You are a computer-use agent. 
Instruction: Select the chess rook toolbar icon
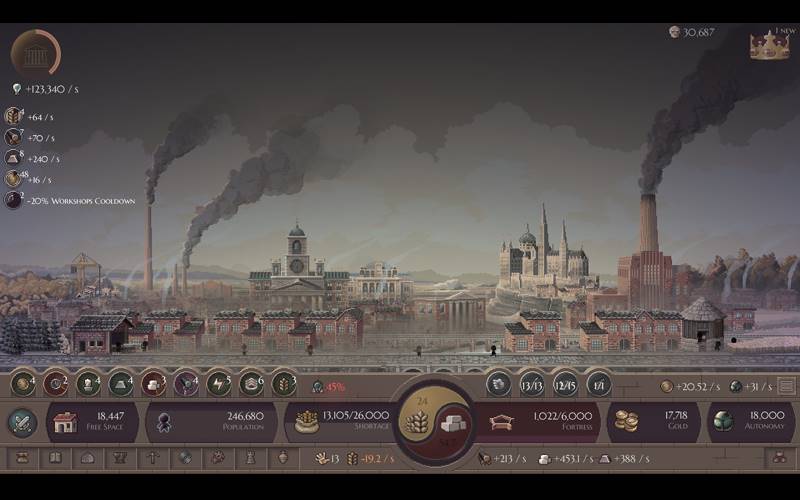pos(251,458)
